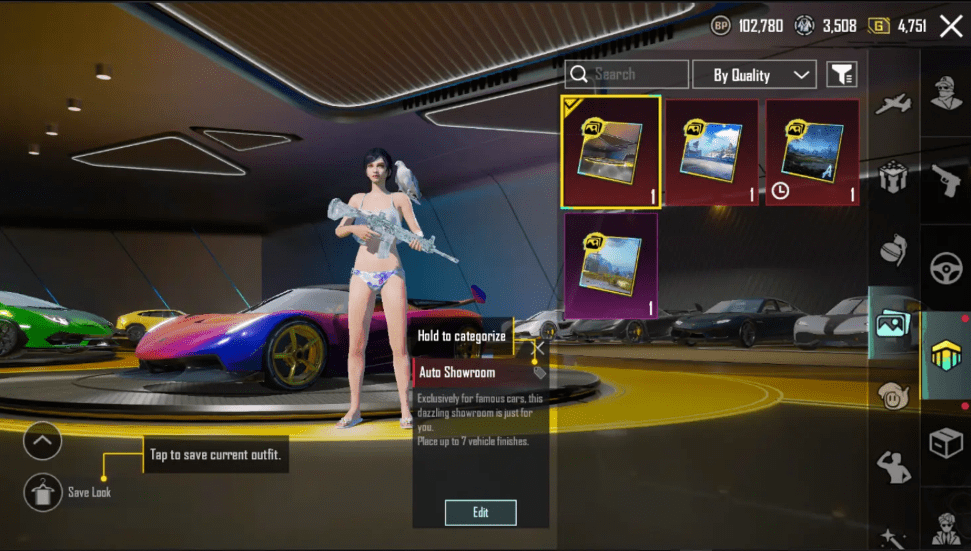Open the emote pose category
This screenshot has width=971, height=551.
pos(892,465)
